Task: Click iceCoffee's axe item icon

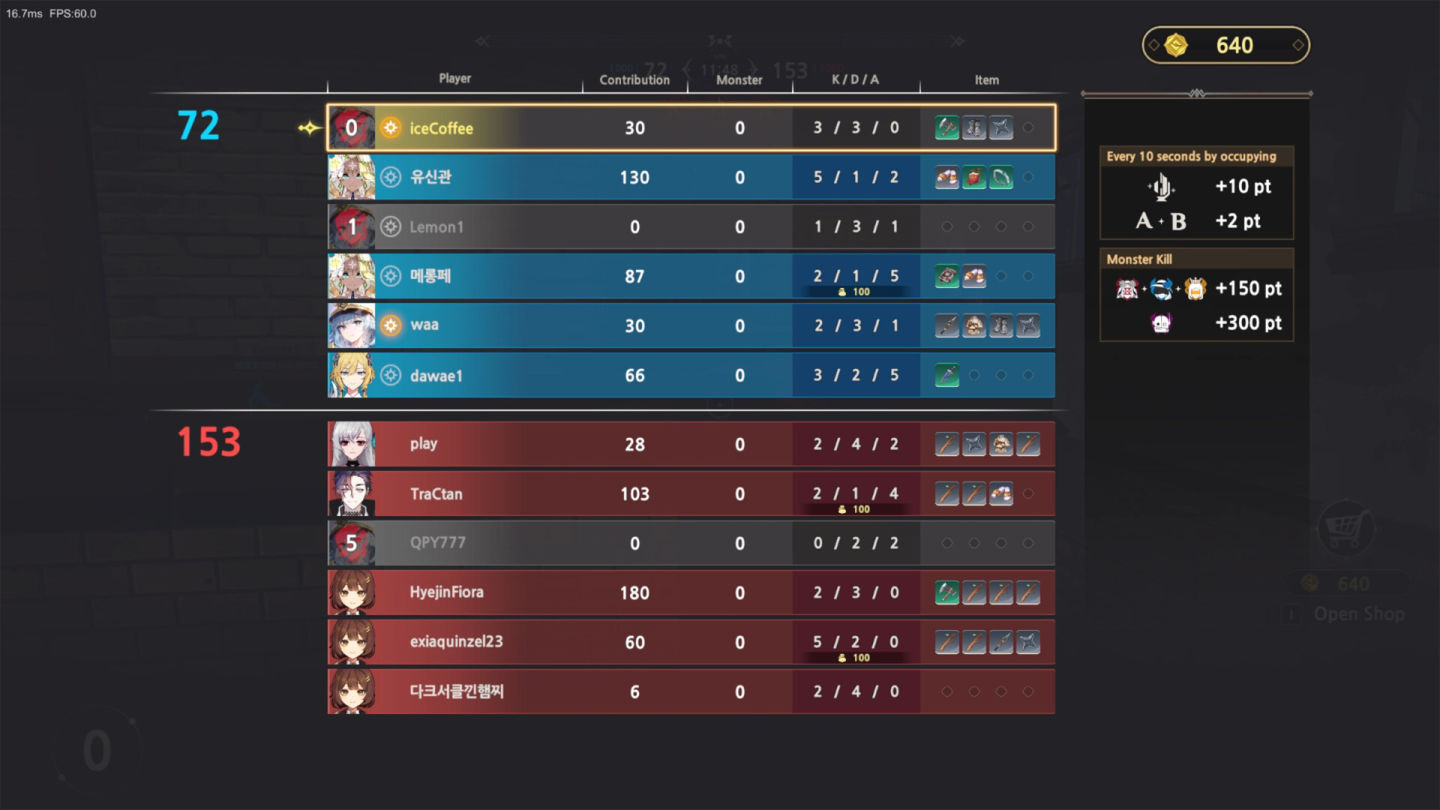Action: pyautogui.click(x=947, y=127)
